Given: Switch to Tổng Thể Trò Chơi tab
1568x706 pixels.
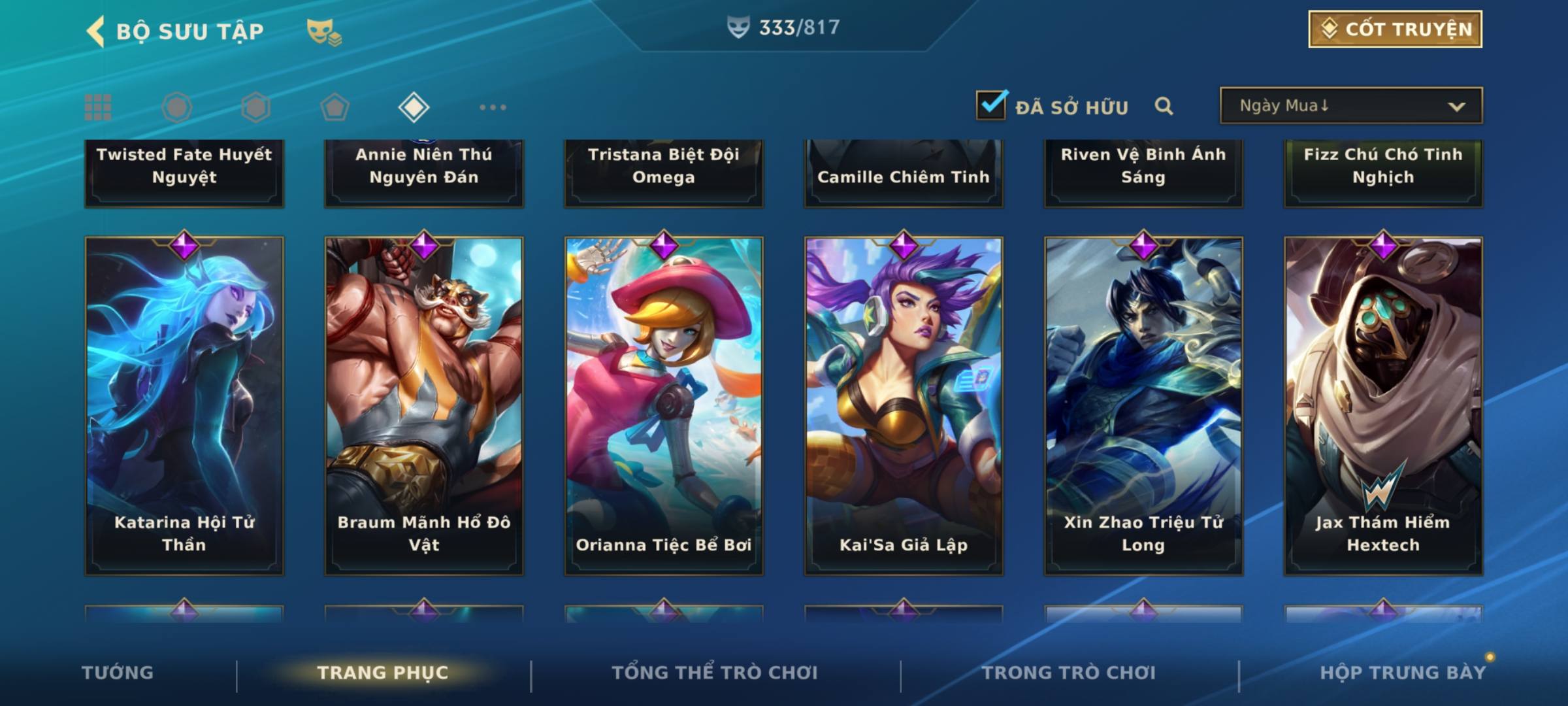Looking at the screenshot, I should point(715,673).
